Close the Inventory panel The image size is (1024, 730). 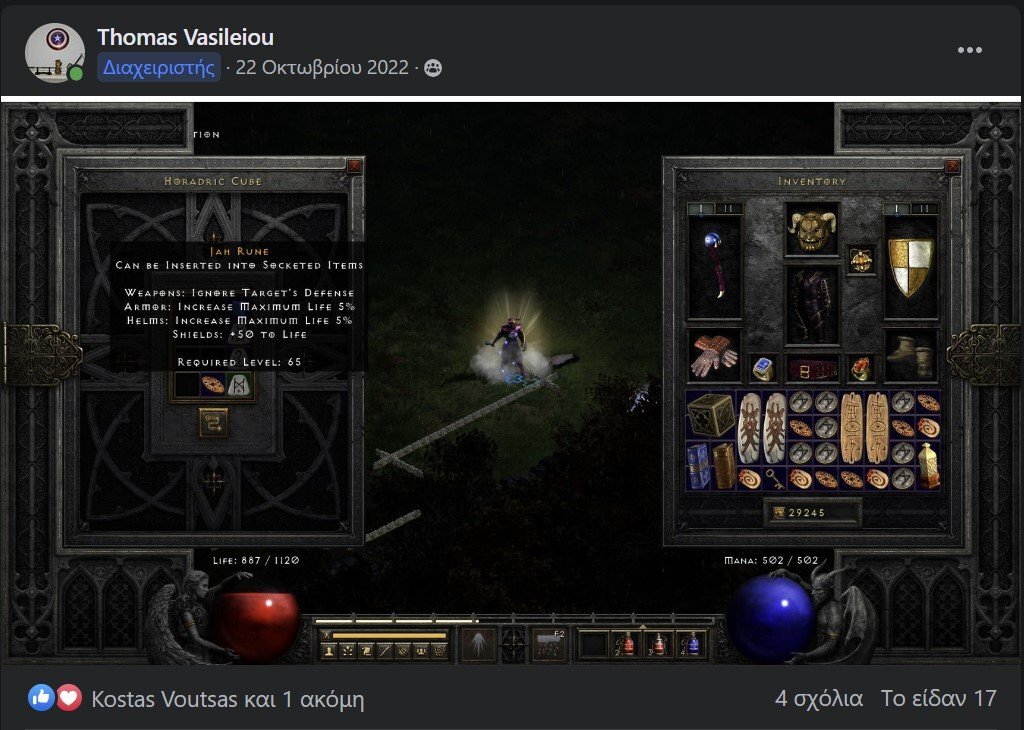coord(951,167)
